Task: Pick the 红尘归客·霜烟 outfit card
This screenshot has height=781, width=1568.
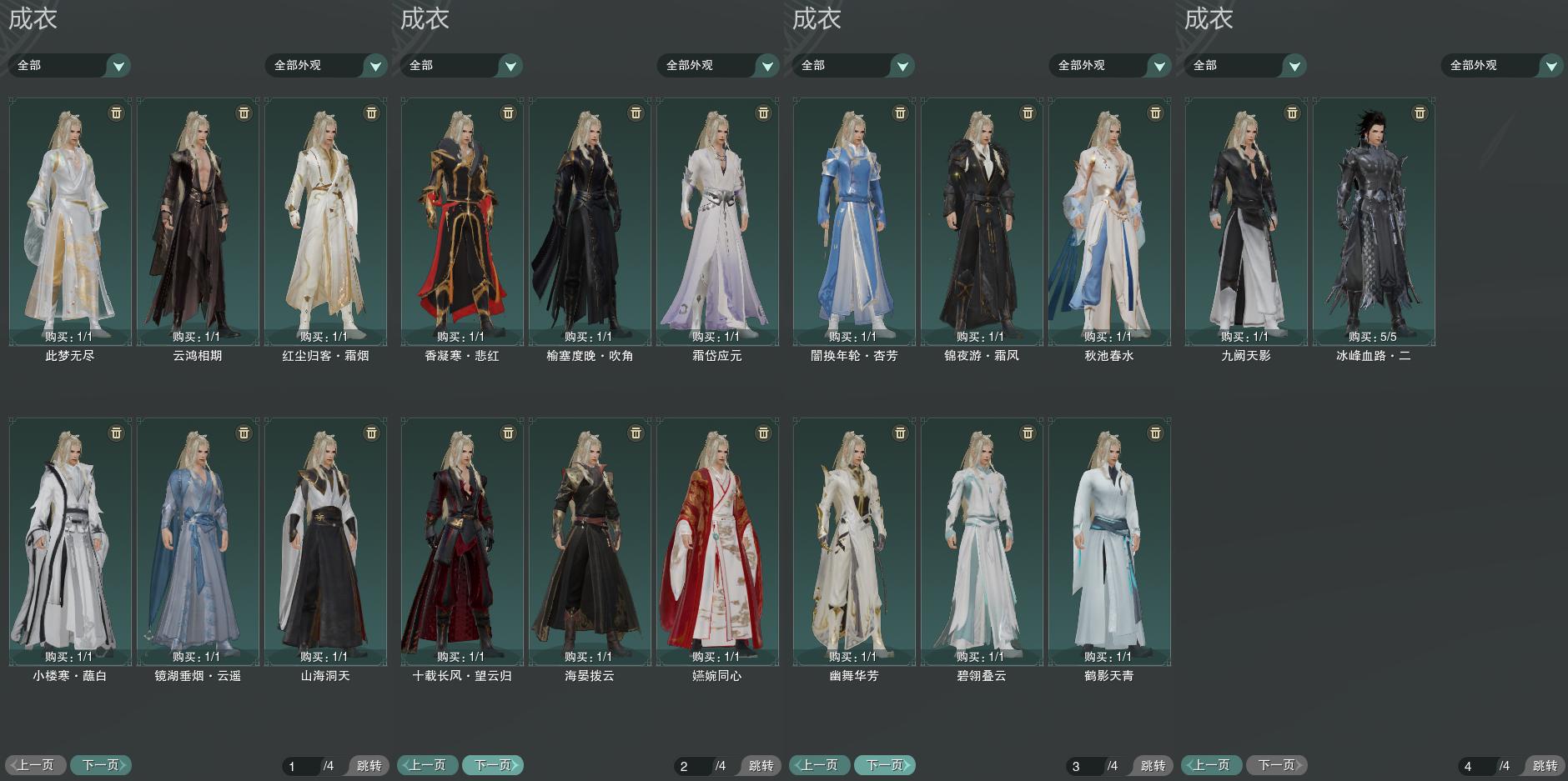Action: coord(325,221)
